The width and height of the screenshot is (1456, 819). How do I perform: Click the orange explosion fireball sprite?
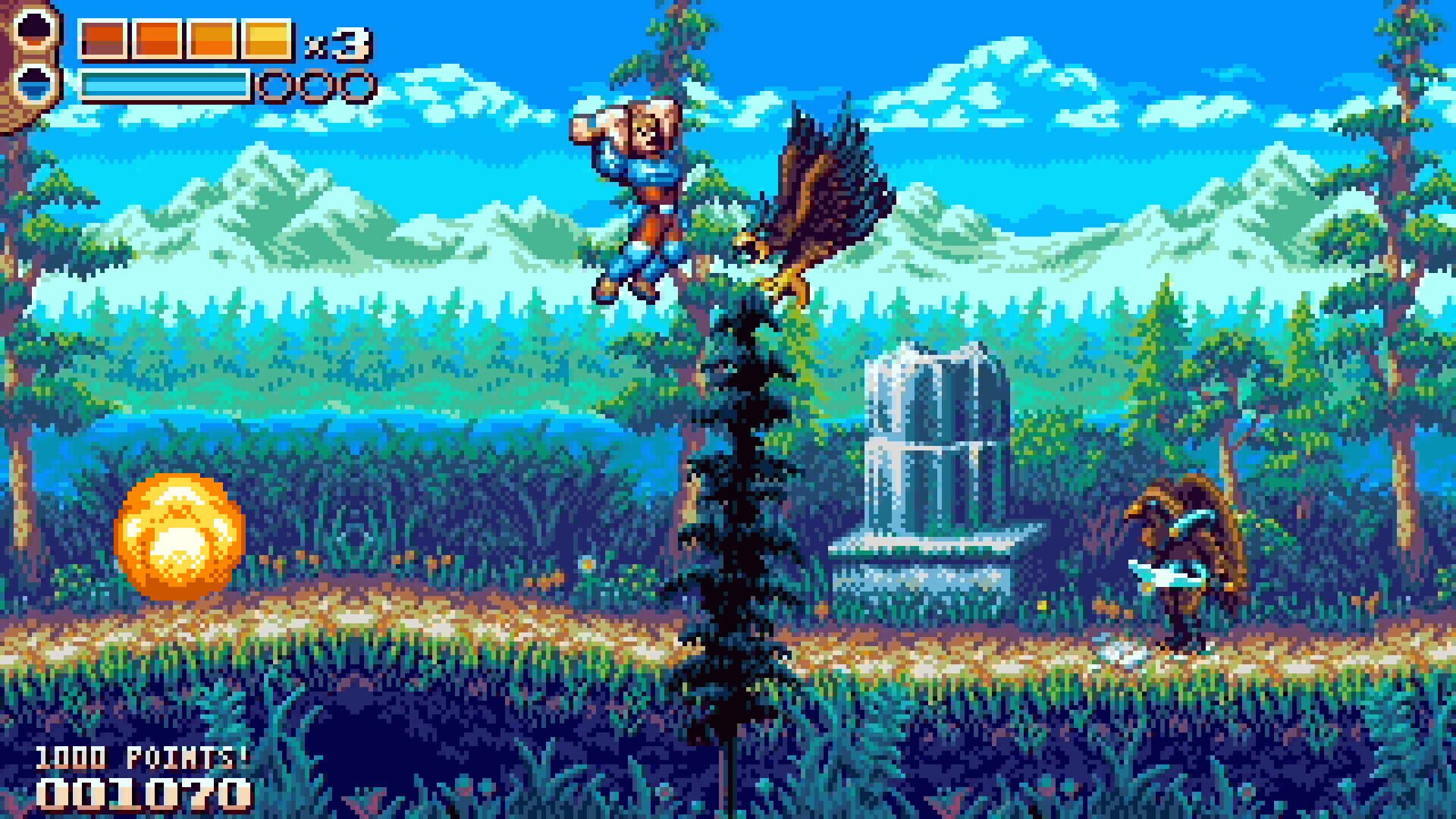click(178, 535)
